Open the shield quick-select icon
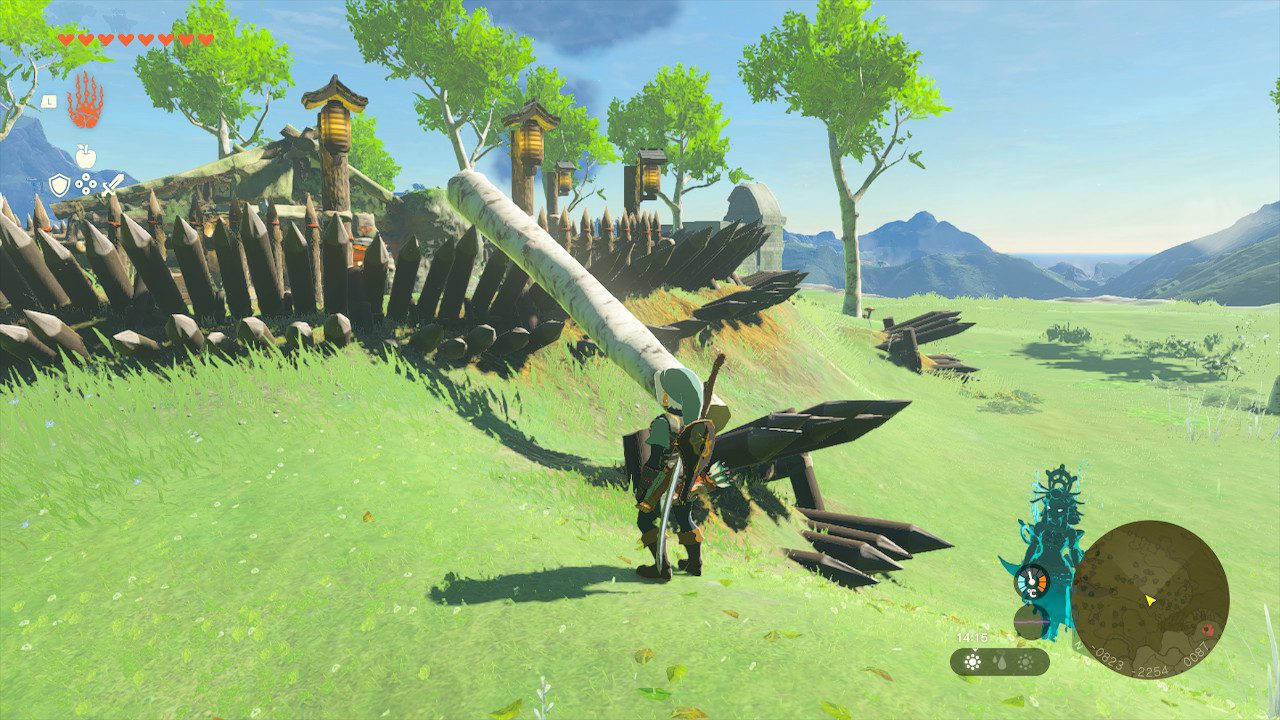1280x720 pixels. point(60,185)
